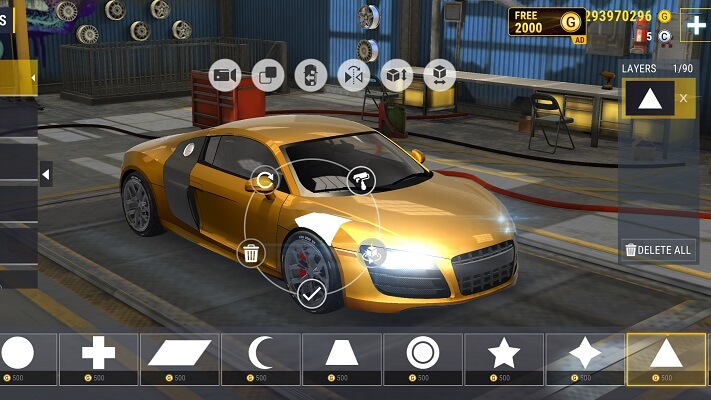Open the paint roller color tool
Viewport: 711px width, 400px height.
pyautogui.click(x=360, y=181)
